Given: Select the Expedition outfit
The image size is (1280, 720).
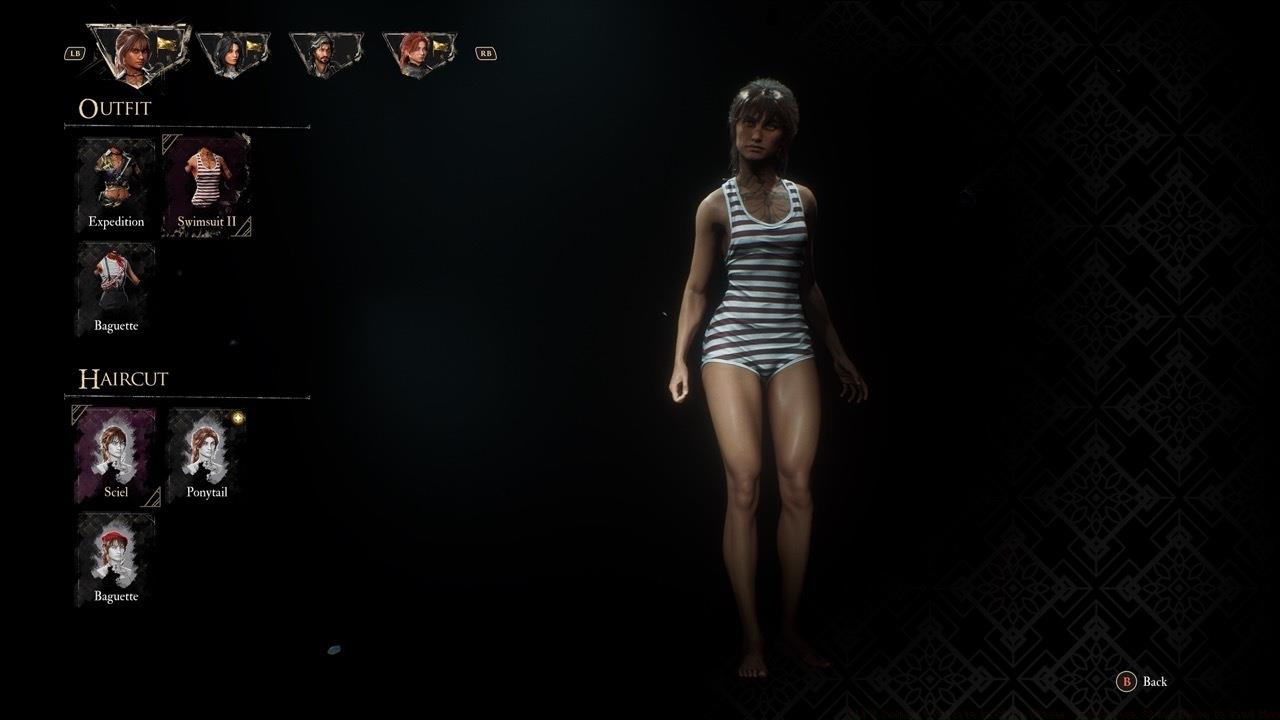Looking at the screenshot, I should [115, 185].
